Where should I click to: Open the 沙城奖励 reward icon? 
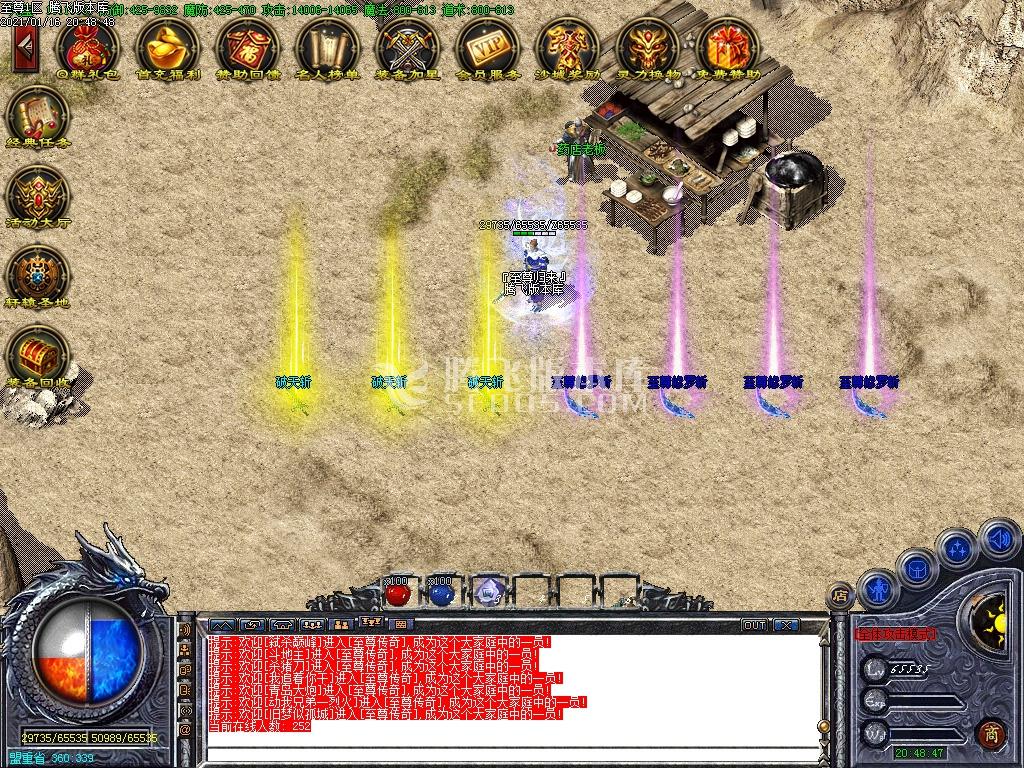[x=567, y=45]
